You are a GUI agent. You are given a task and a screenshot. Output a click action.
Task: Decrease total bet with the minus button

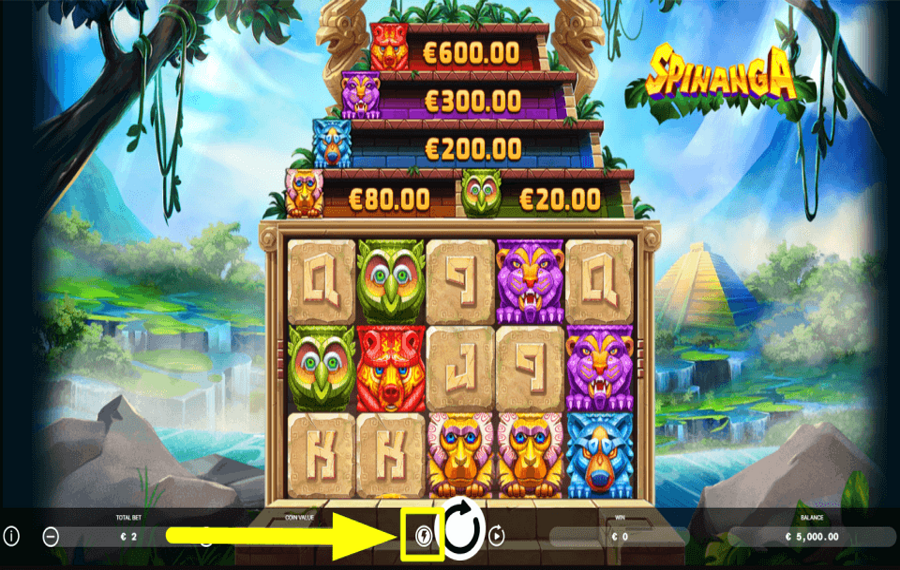coord(51,537)
